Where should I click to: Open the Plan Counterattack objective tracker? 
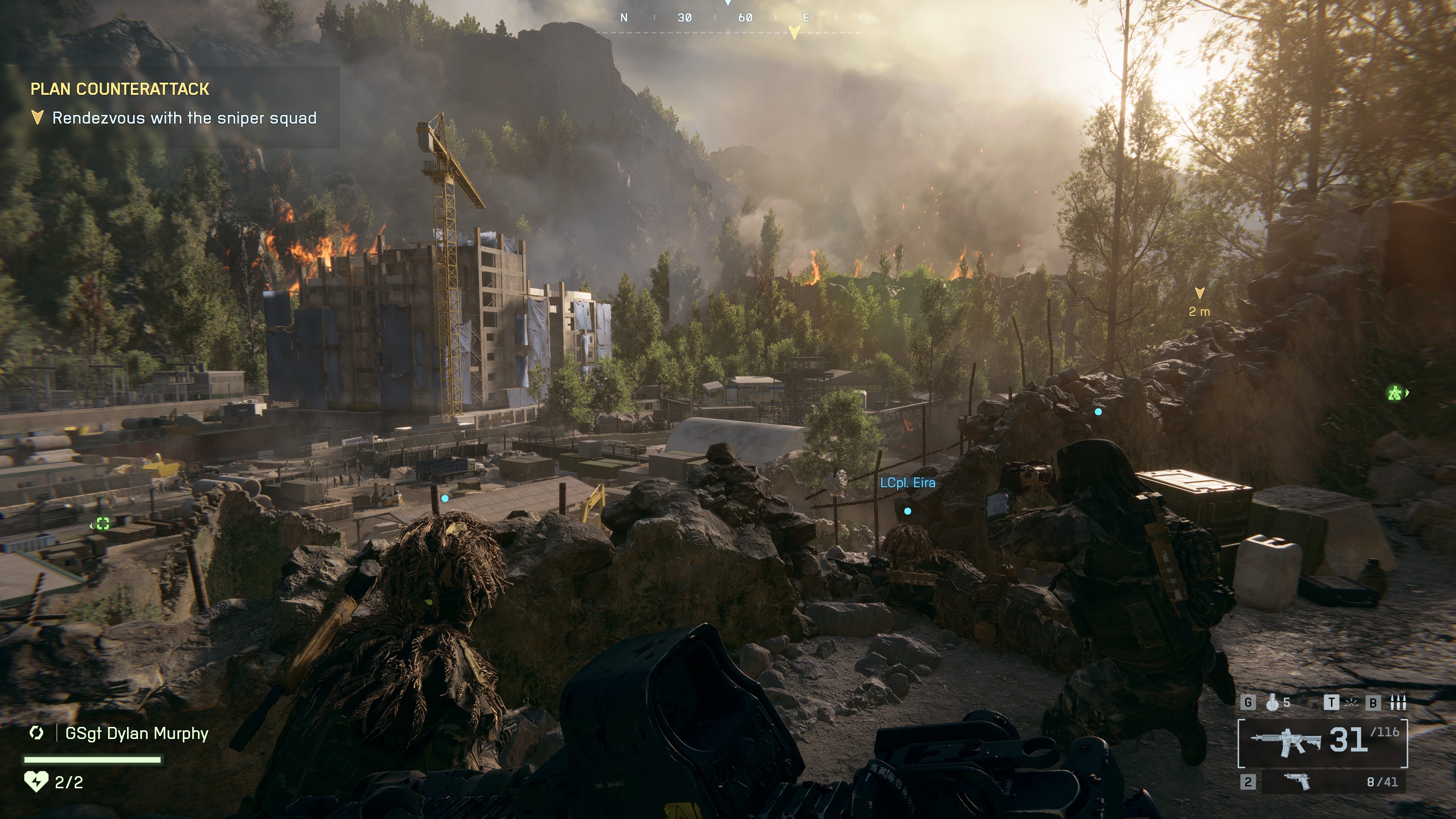click(120, 89)
